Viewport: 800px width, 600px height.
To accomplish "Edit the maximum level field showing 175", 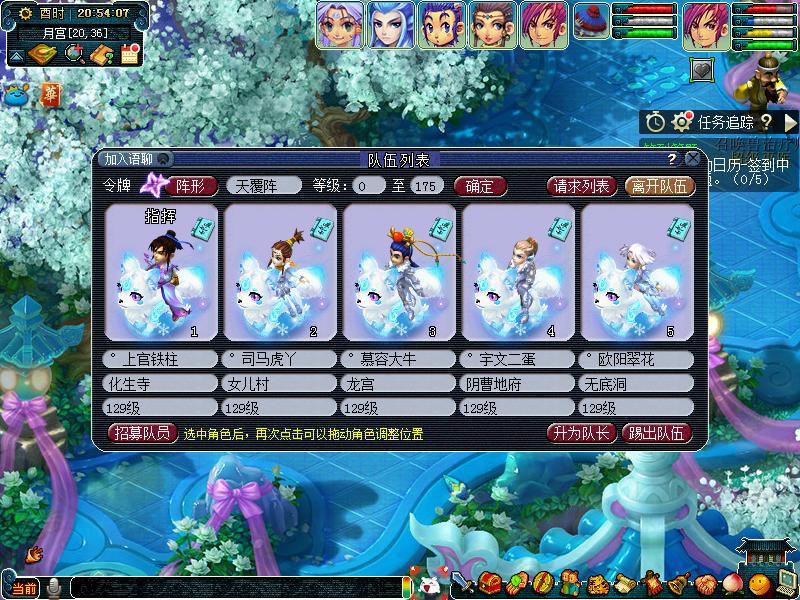I will [427, 185].
